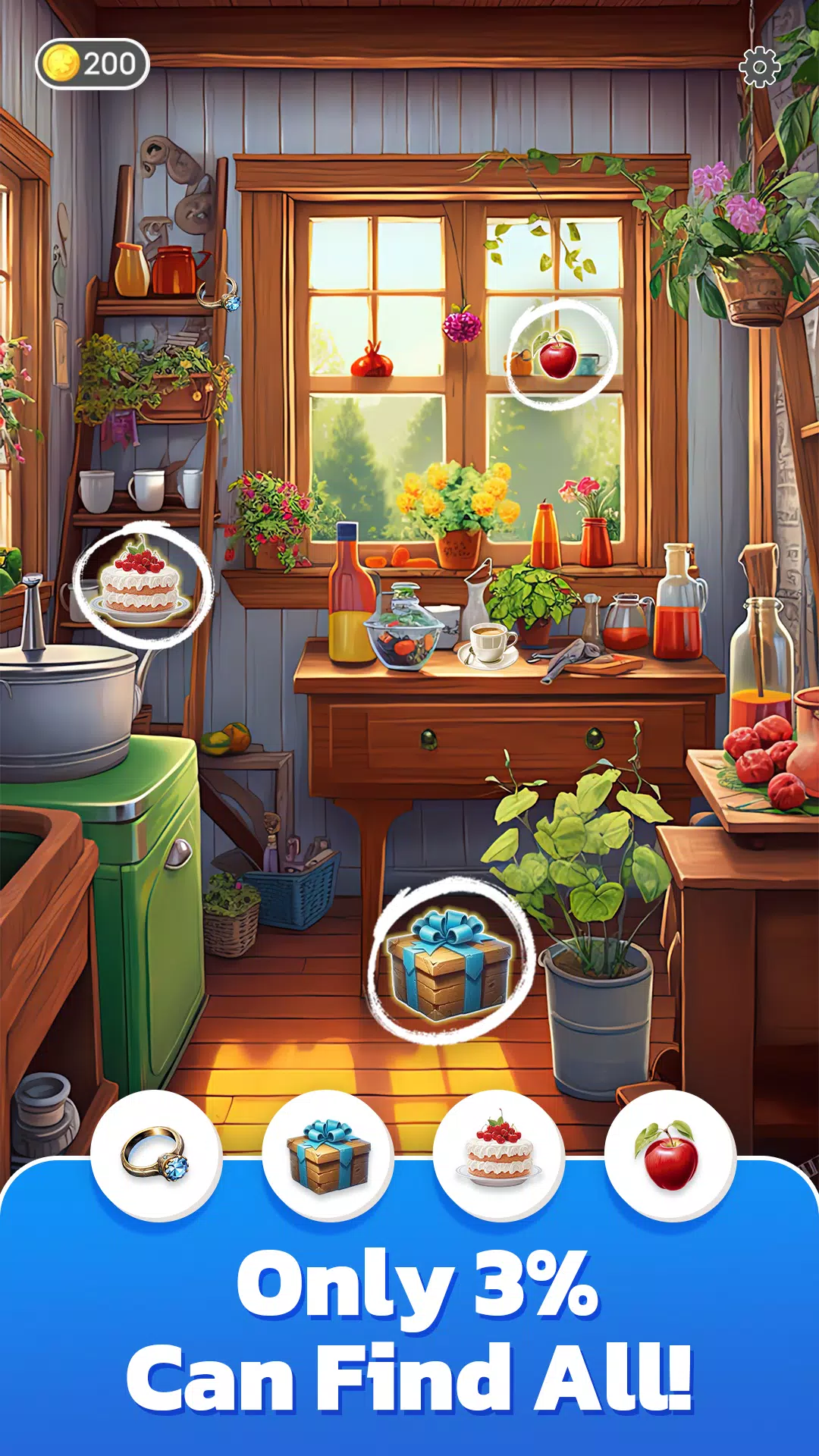Find the hidden diamond ring on the top shelf
The image size is (819, 1456).
coord(221,295)
